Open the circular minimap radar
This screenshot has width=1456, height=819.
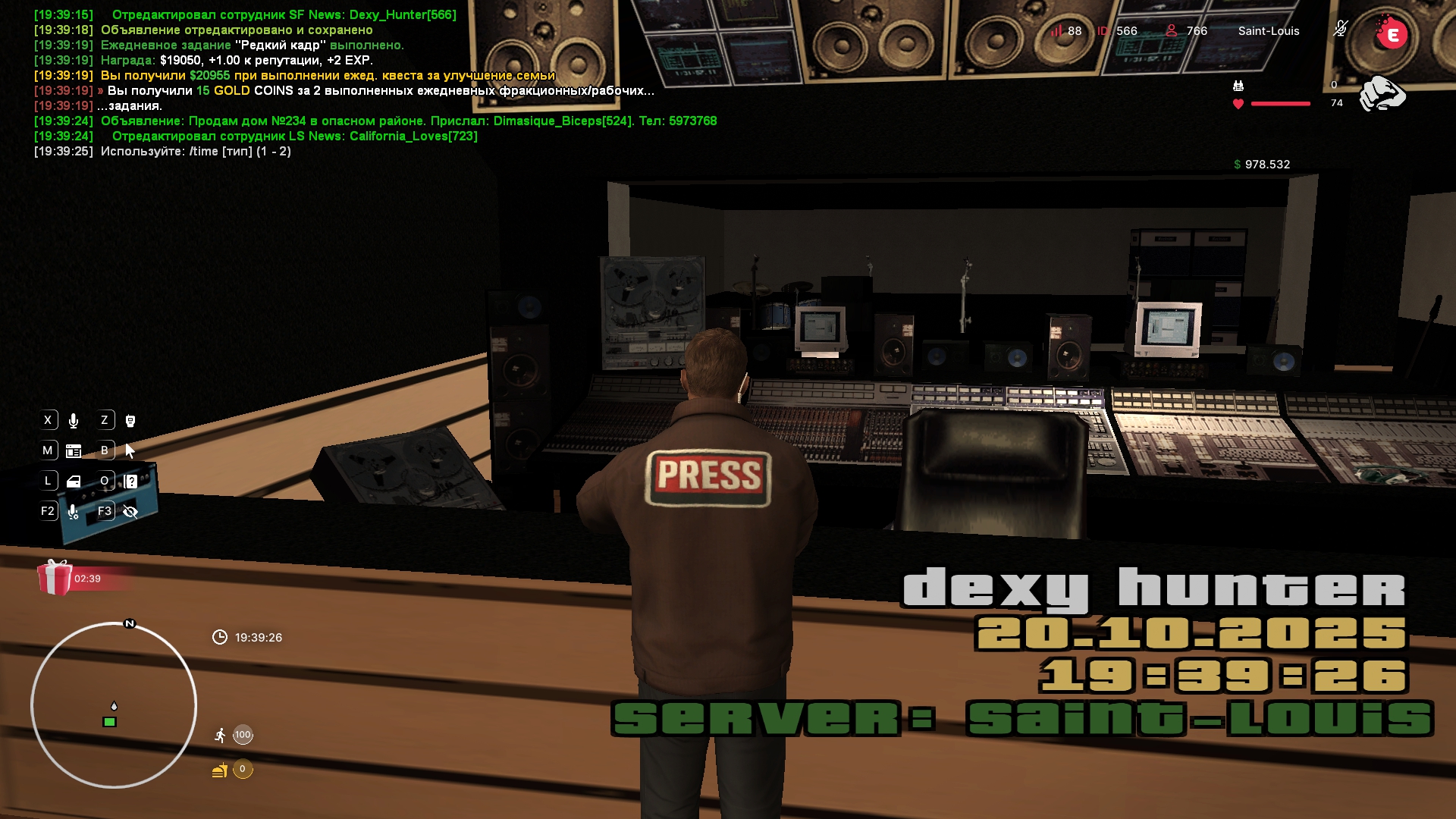114,705
